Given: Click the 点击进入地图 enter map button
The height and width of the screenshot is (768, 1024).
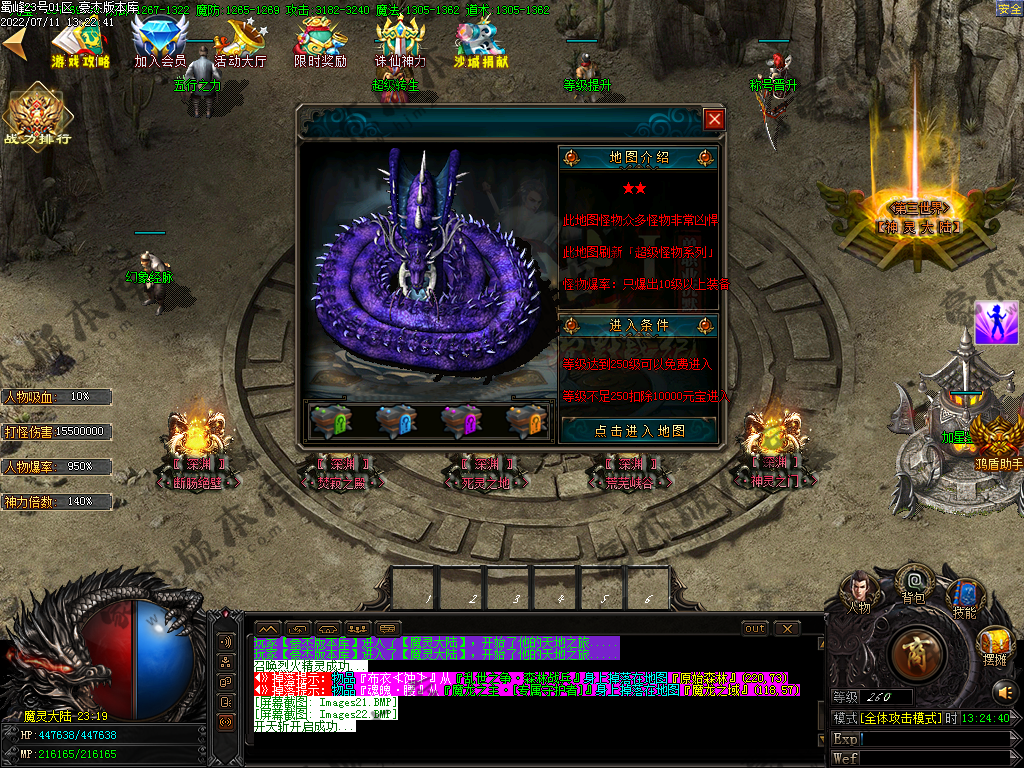Looking at the screenshot, I should [x=639, y=430].
